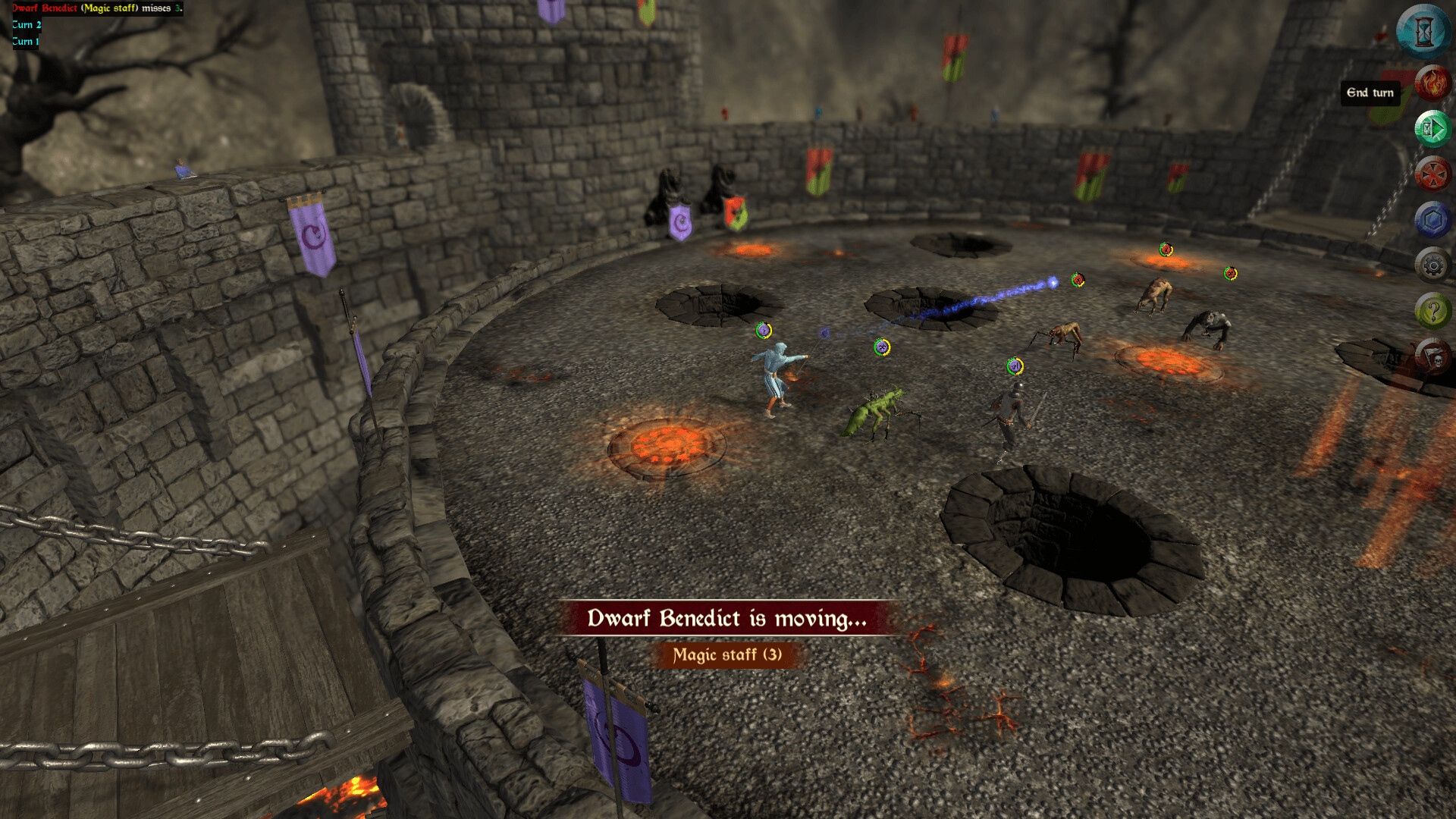Select the purple marker above the armored knight

tap(1015, 367)
